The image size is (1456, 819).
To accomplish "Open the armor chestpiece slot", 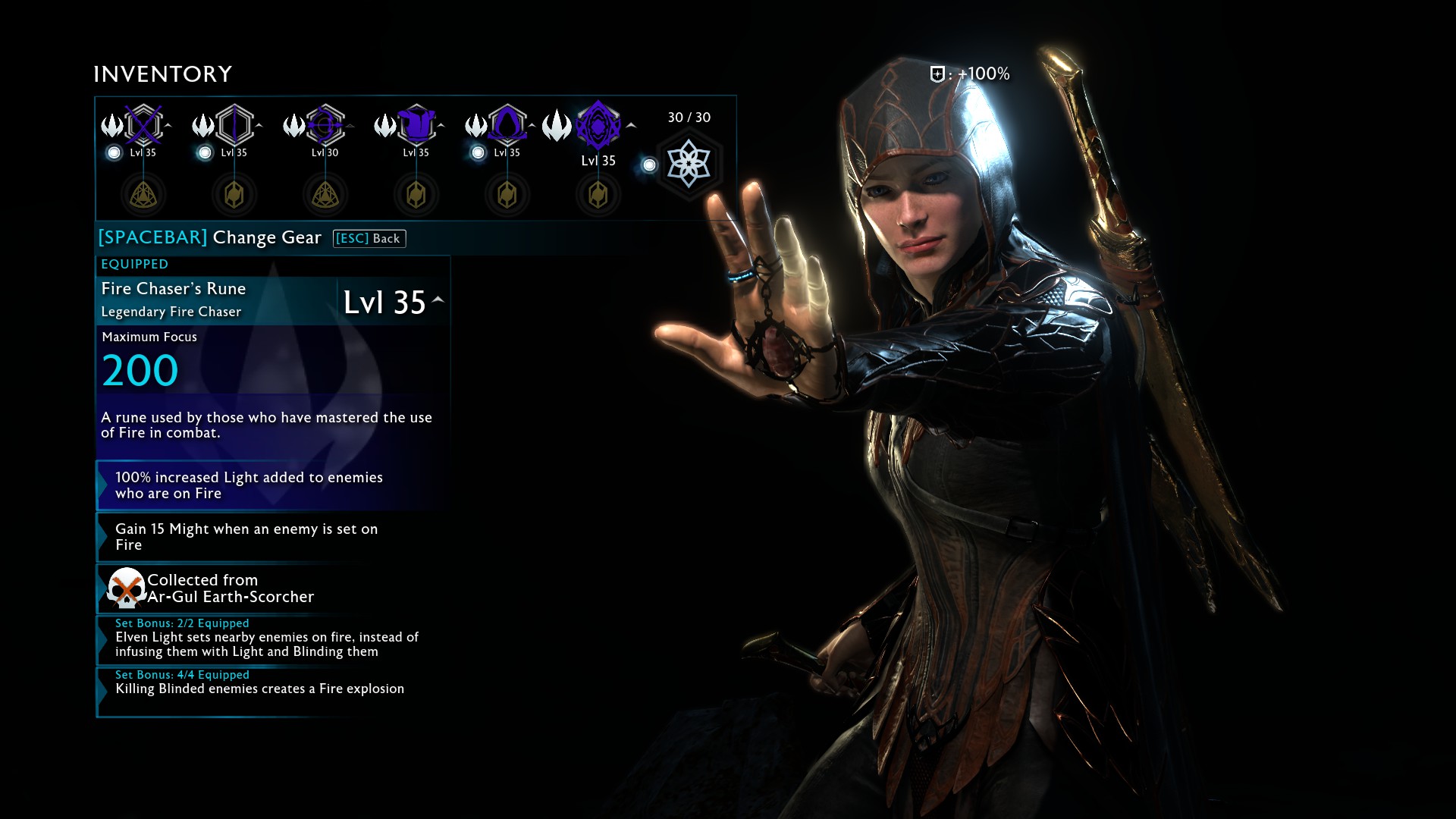I will [x=416, y=124].
